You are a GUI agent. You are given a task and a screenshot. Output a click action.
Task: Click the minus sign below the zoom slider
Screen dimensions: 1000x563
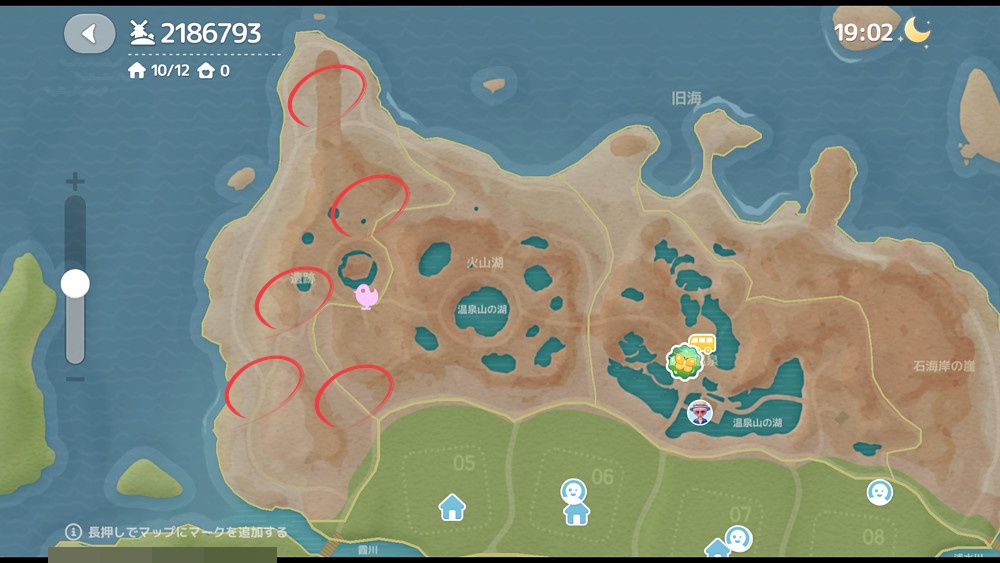pyautogui.click(x=75, y=379)
